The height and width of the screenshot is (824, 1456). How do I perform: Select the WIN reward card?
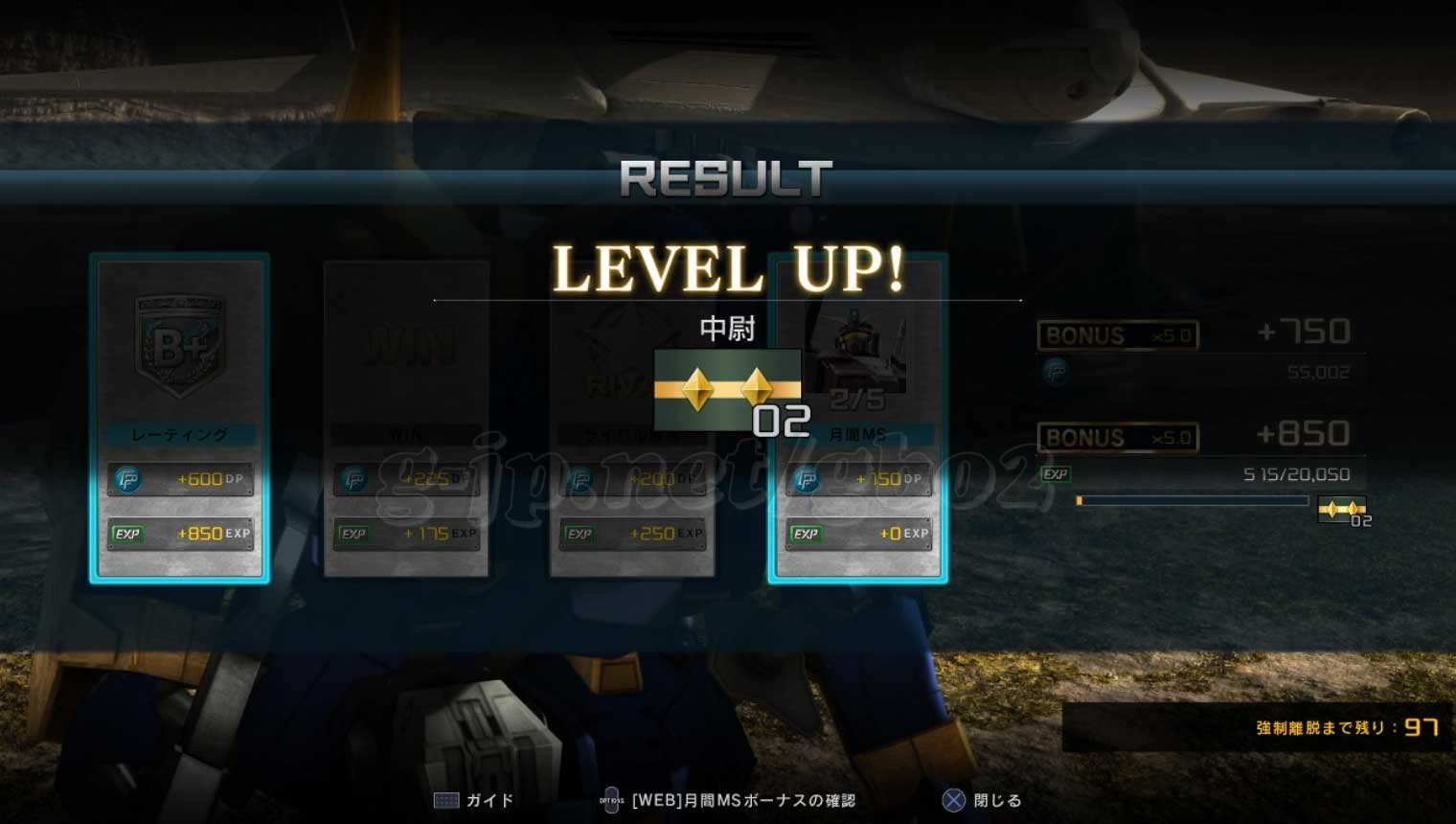(x=406, y=418)
